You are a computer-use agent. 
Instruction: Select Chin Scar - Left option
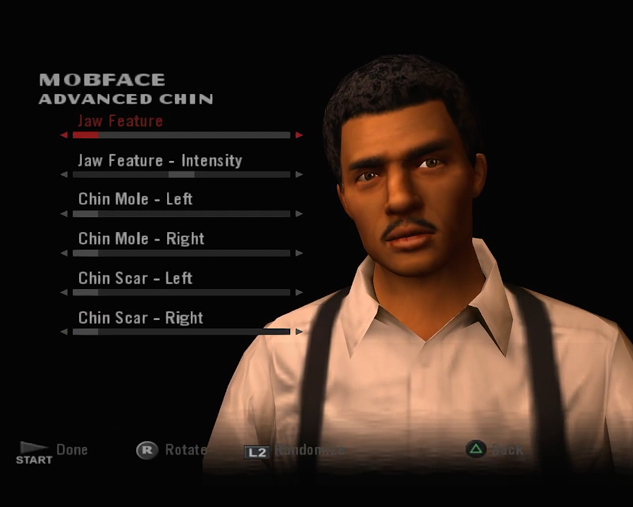click(x=135, y=278)
